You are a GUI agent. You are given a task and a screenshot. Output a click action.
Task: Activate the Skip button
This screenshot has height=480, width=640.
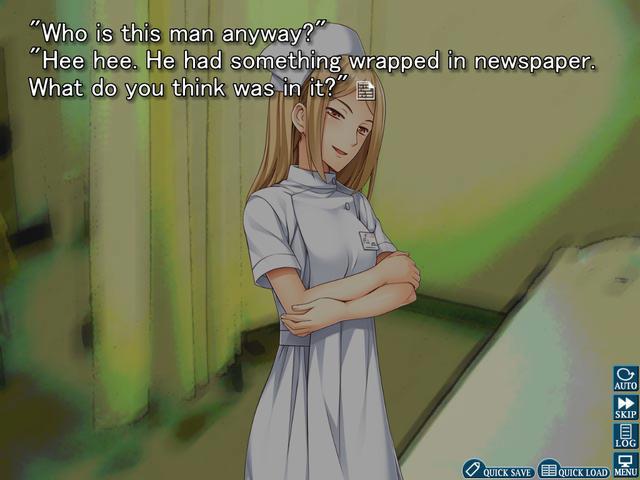point(626,408)
